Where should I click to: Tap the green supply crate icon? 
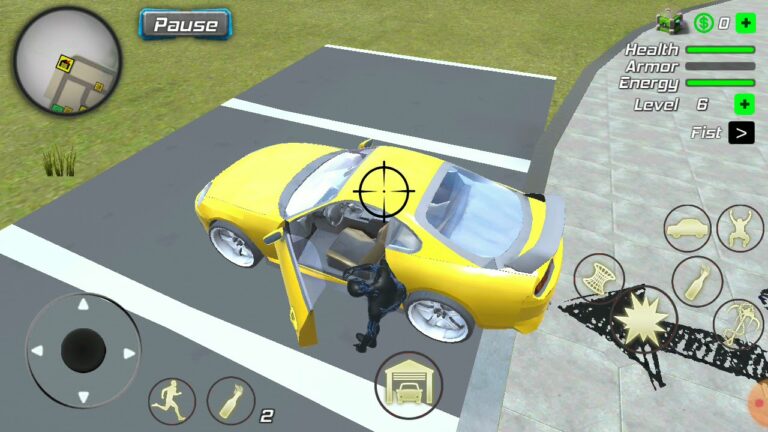668,21
